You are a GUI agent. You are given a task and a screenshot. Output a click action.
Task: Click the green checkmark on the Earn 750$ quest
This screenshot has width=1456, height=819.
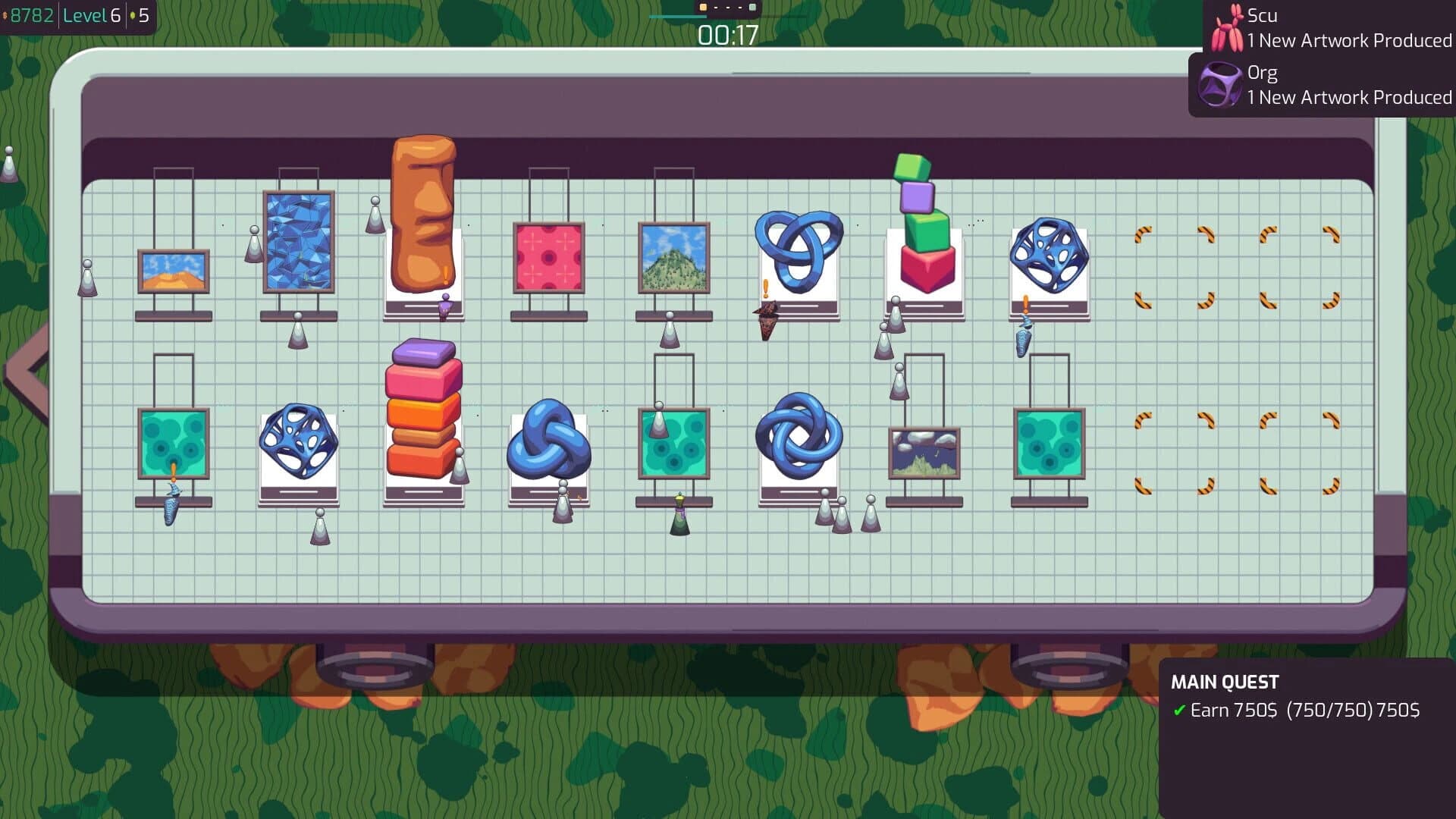pyautogui.click(x=1178, y=711)
